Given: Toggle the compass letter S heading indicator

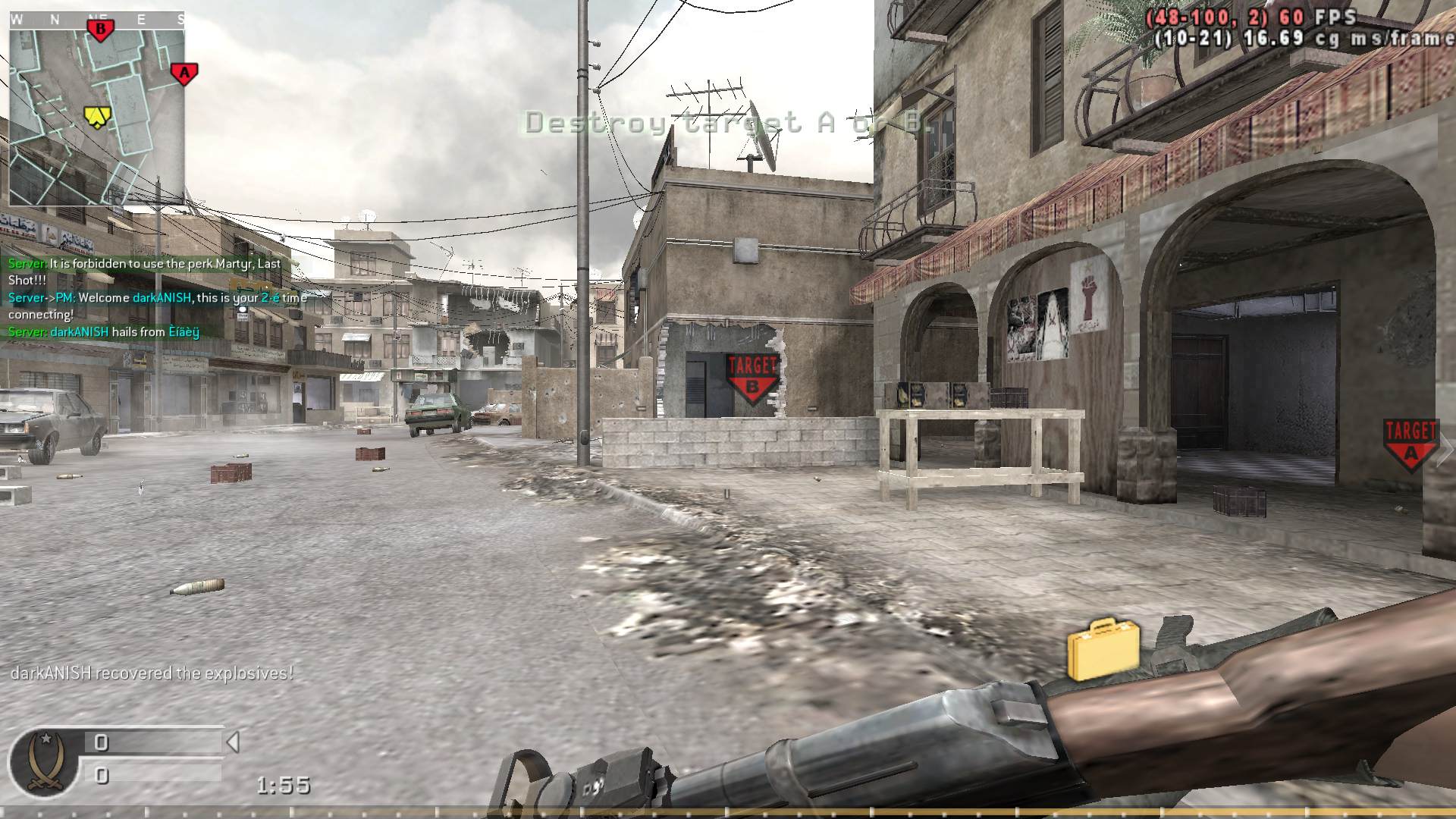Looking at the screenshot, I should pyautogui.click(x=181, y=18).
